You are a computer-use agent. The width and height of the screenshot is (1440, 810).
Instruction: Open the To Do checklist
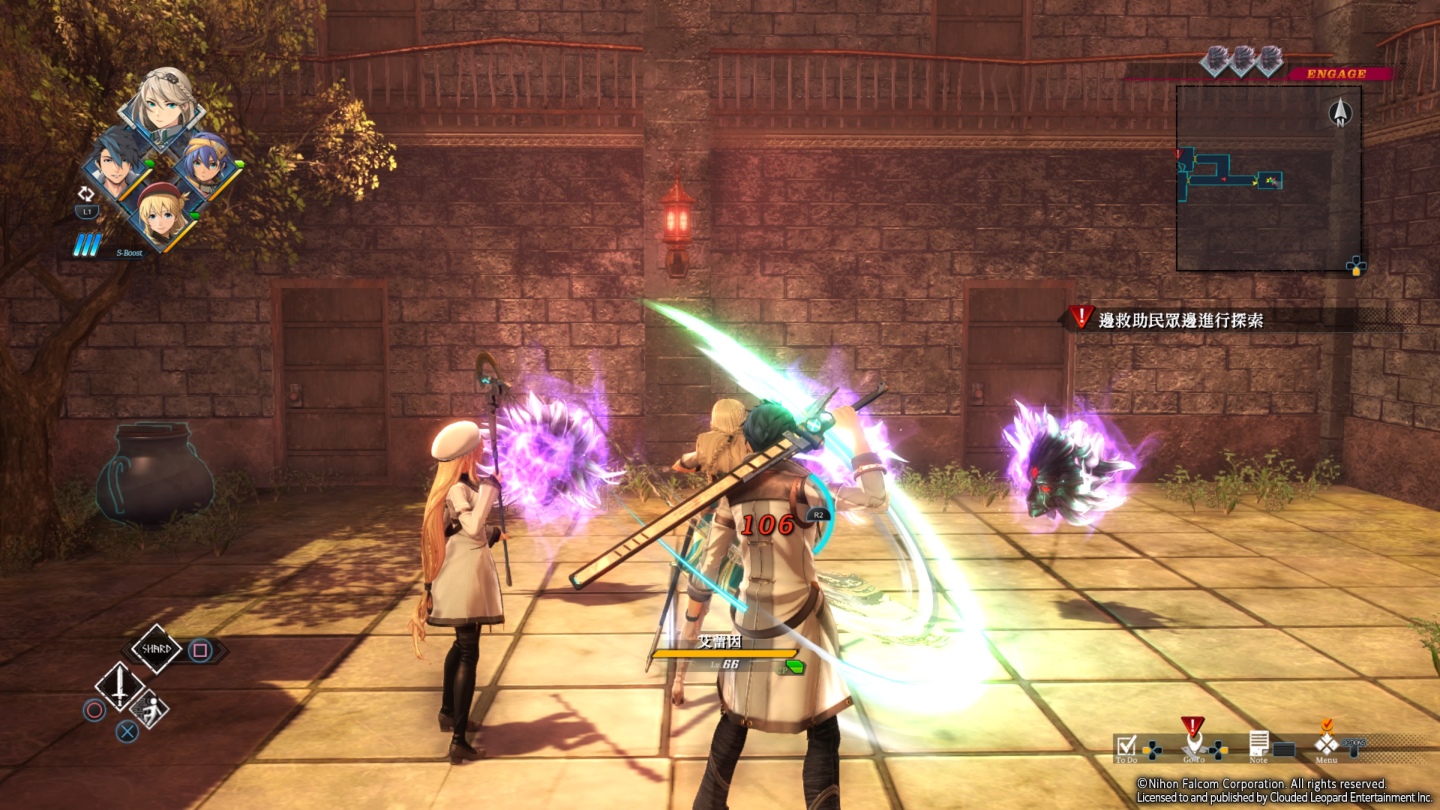[x=1127, y=745]
